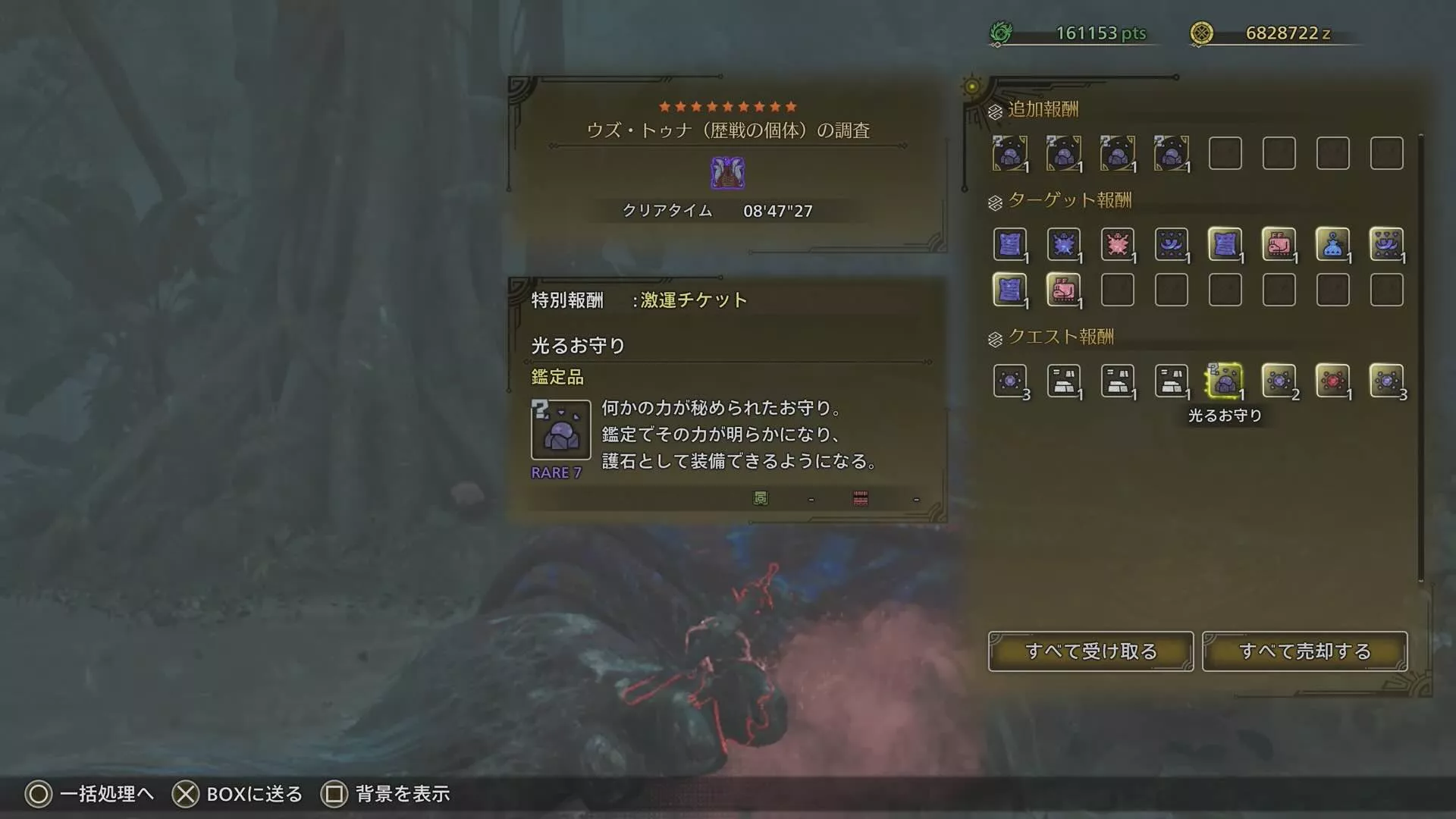Viewport: 1456px width, 819px height.
Task: Select BOXに送る in the bottom control bar
Action: point(237,794)
